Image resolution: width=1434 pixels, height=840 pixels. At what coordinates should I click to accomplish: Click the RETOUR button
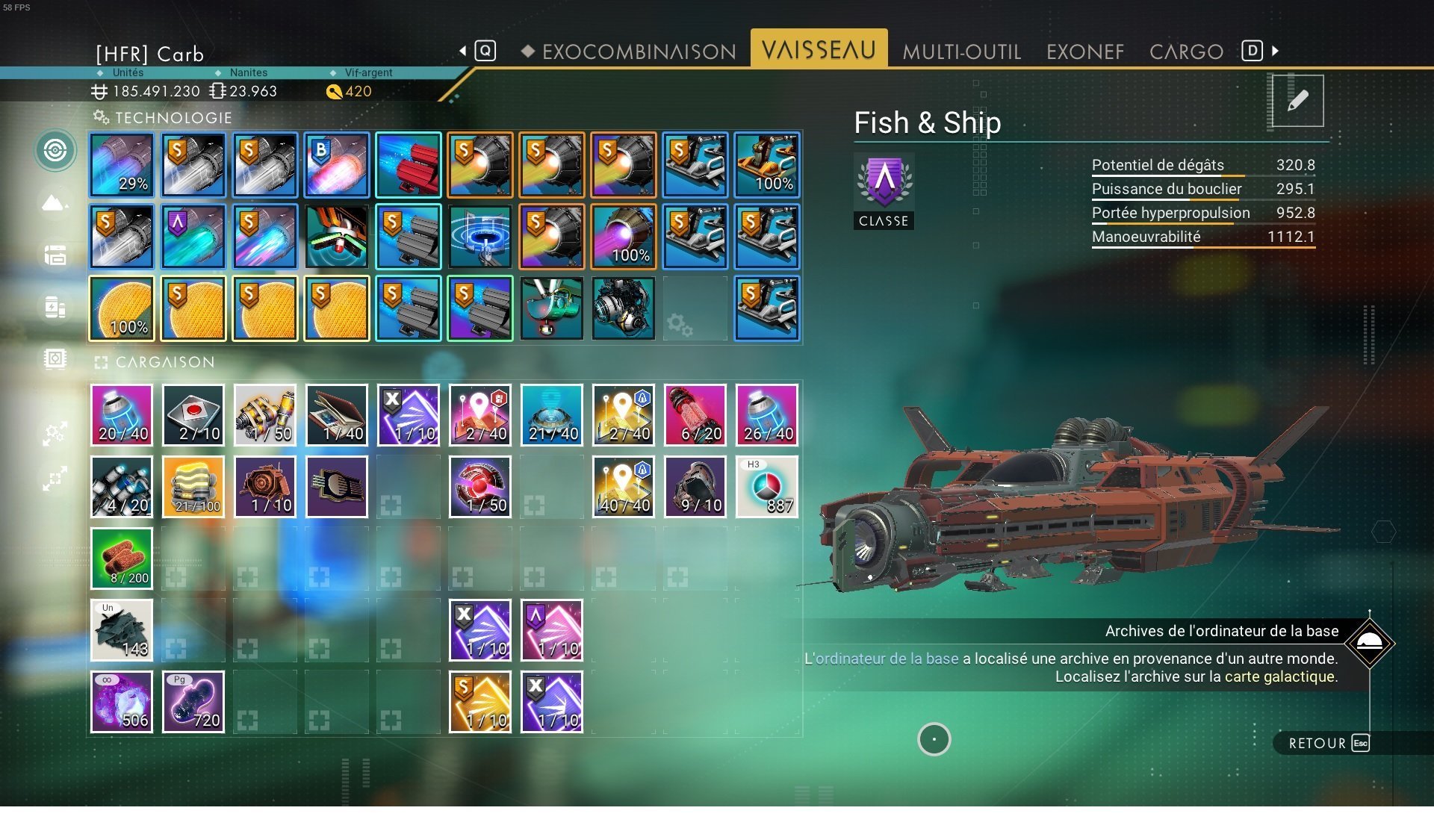click(1328, 743)
